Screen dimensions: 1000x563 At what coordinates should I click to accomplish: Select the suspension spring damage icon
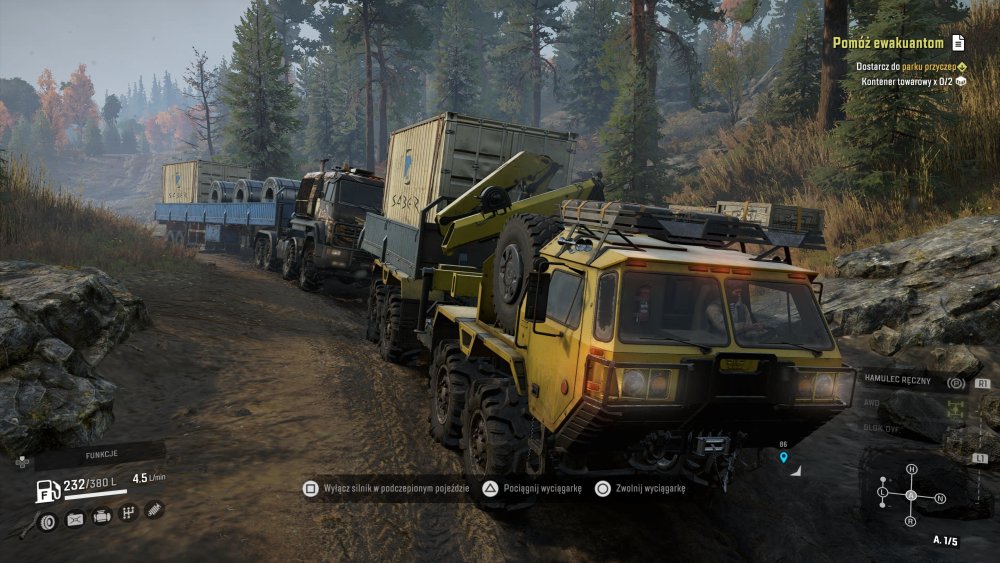point(154,510)
